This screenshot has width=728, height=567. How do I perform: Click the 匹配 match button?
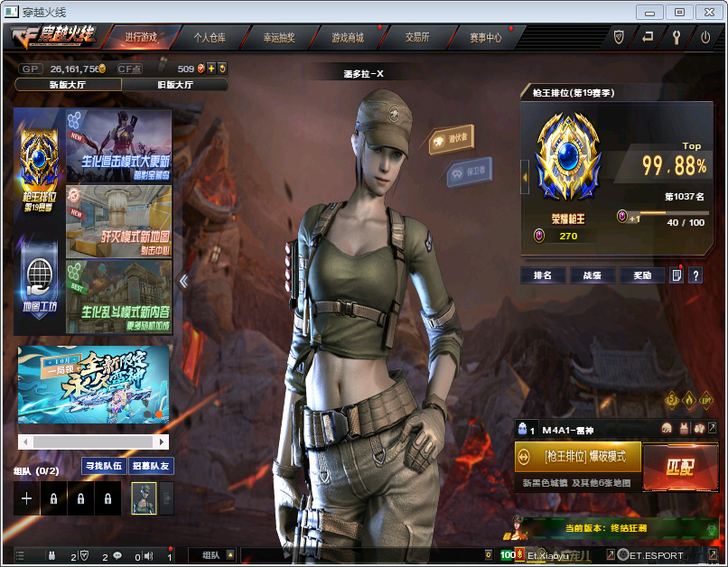click(679, 467)
